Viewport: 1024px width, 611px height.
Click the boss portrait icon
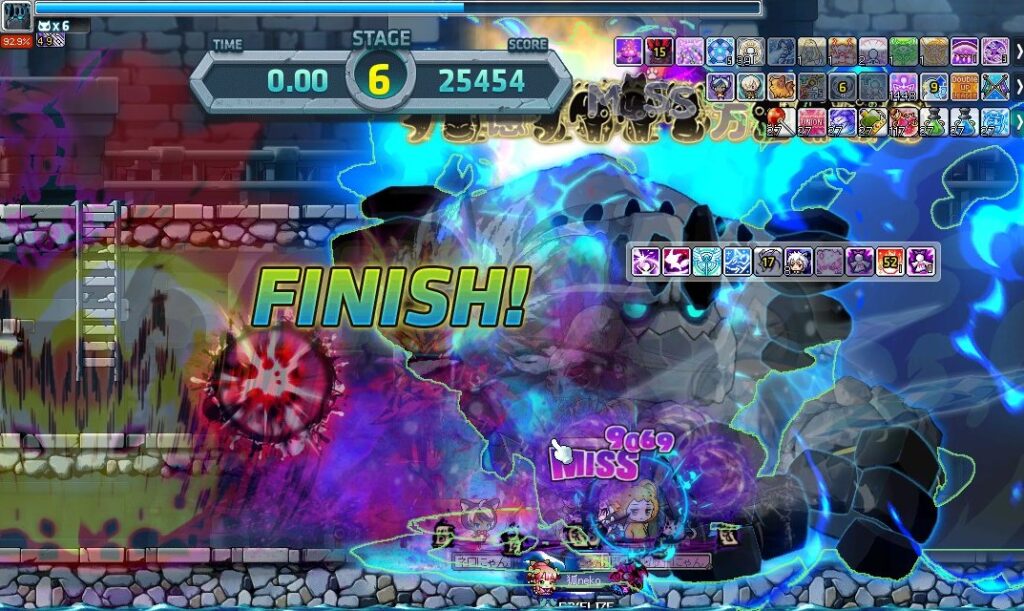(x=17, y=17)
